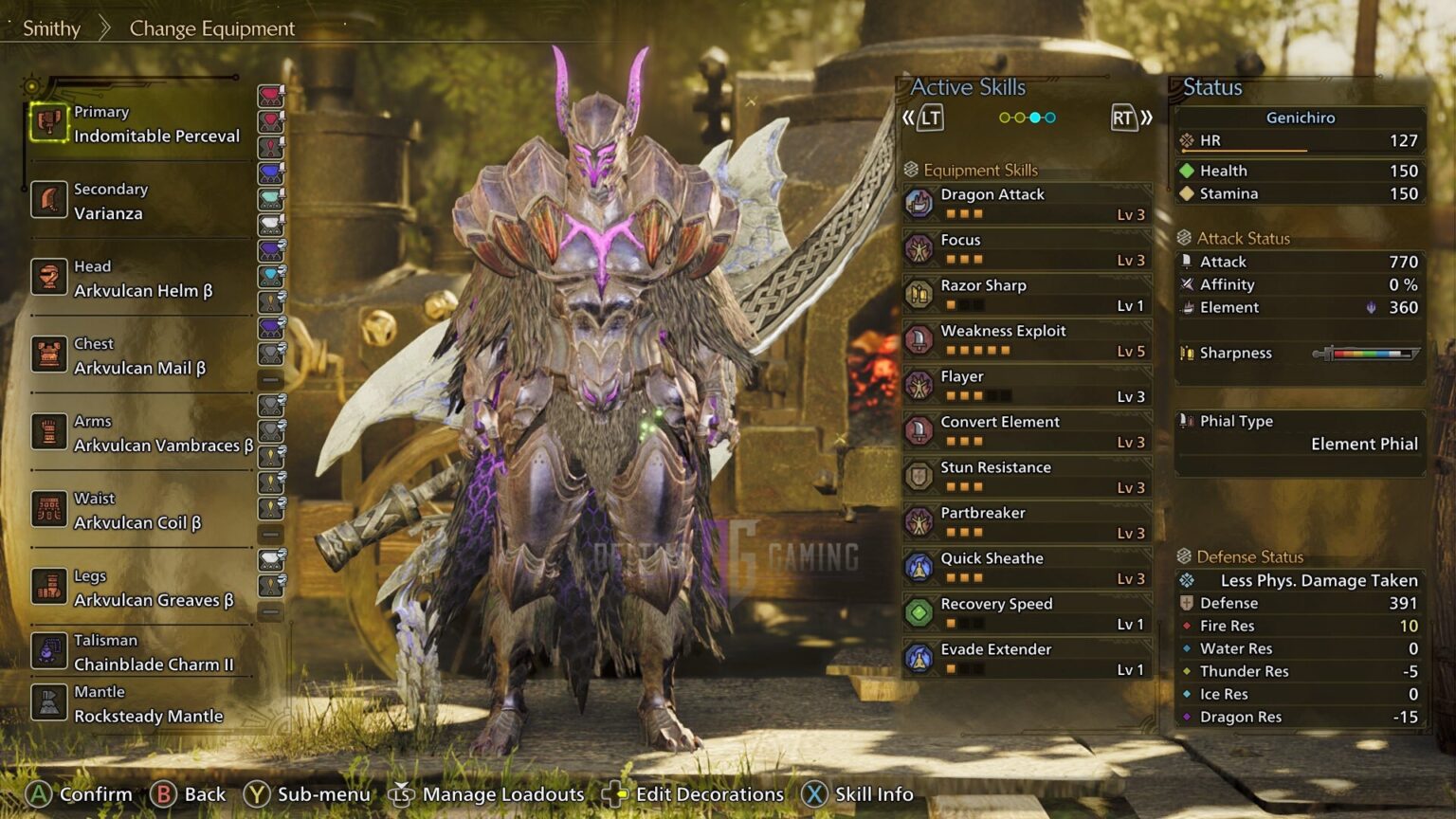Click the Focus skill icon

point(918,248)
